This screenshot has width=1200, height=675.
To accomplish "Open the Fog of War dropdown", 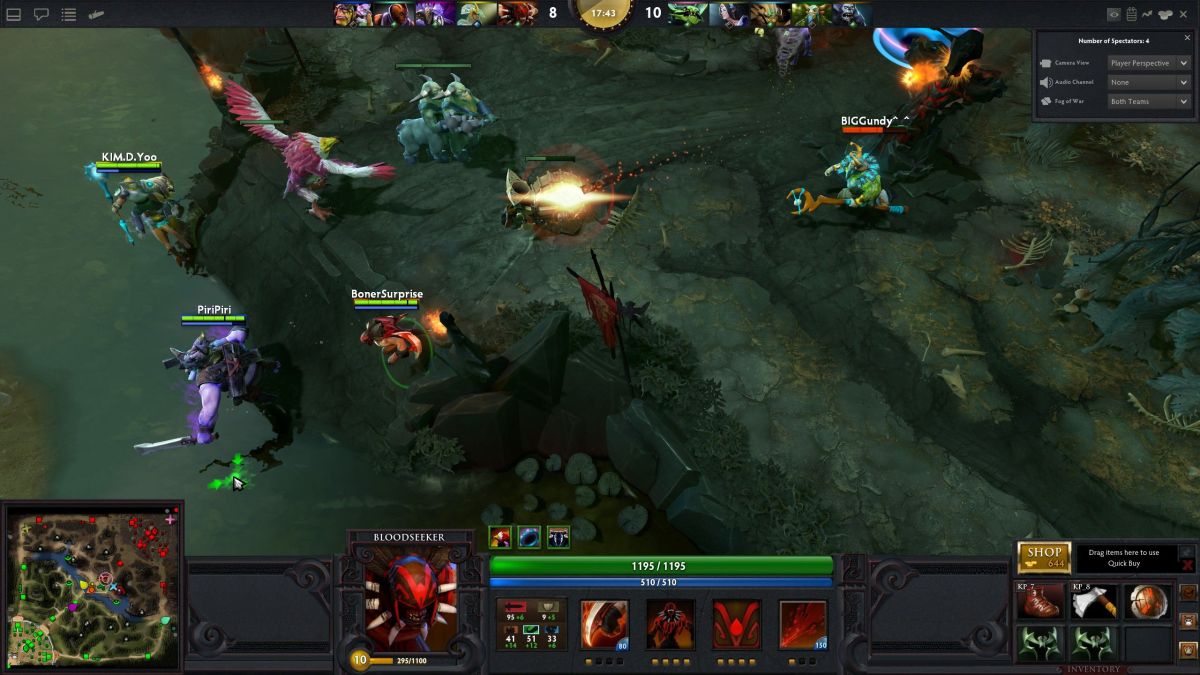I will (1148, 101).
